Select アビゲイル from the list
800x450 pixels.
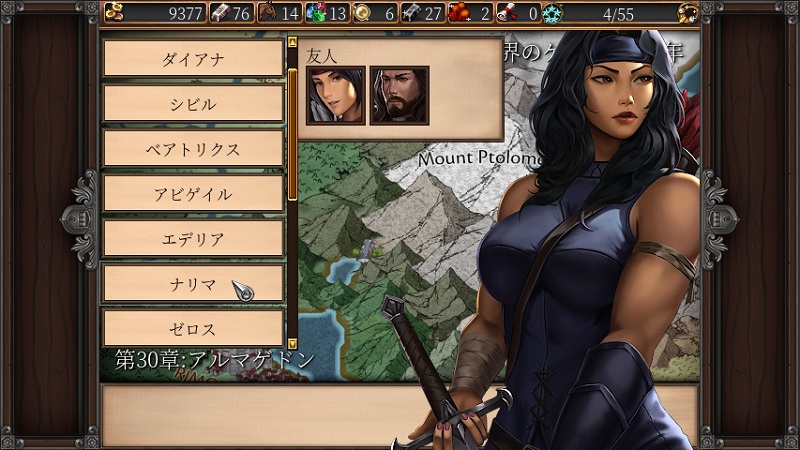[193, 193]
